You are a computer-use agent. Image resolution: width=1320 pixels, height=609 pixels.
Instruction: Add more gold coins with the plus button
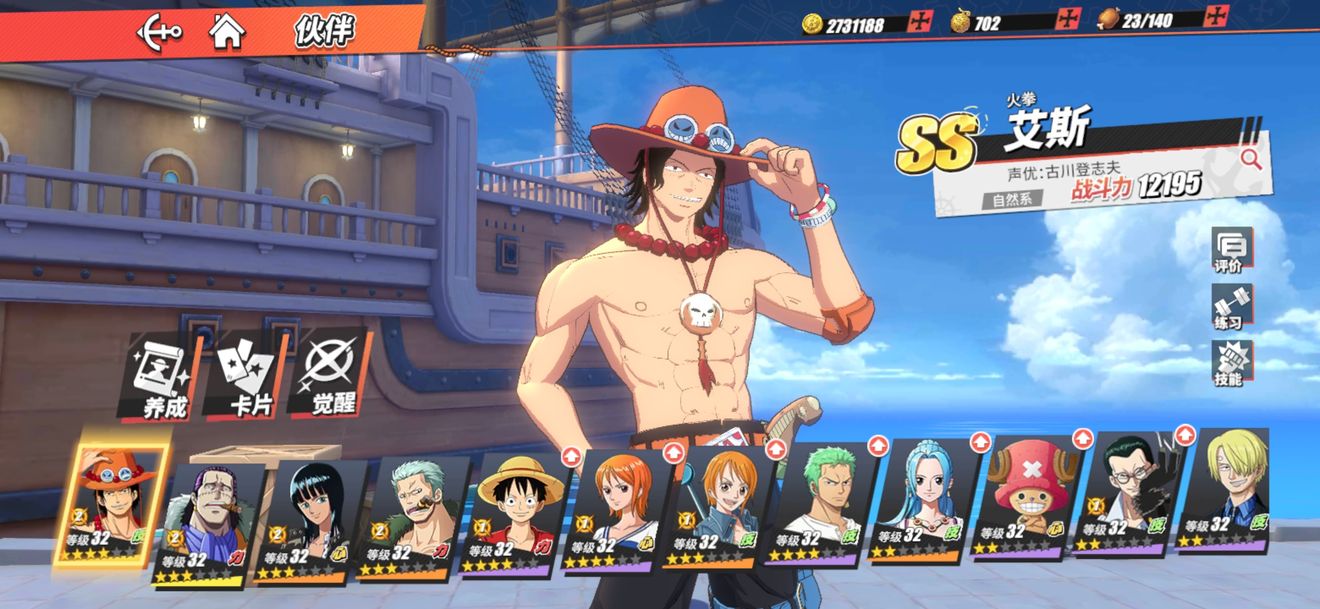[x=915, y=20]
